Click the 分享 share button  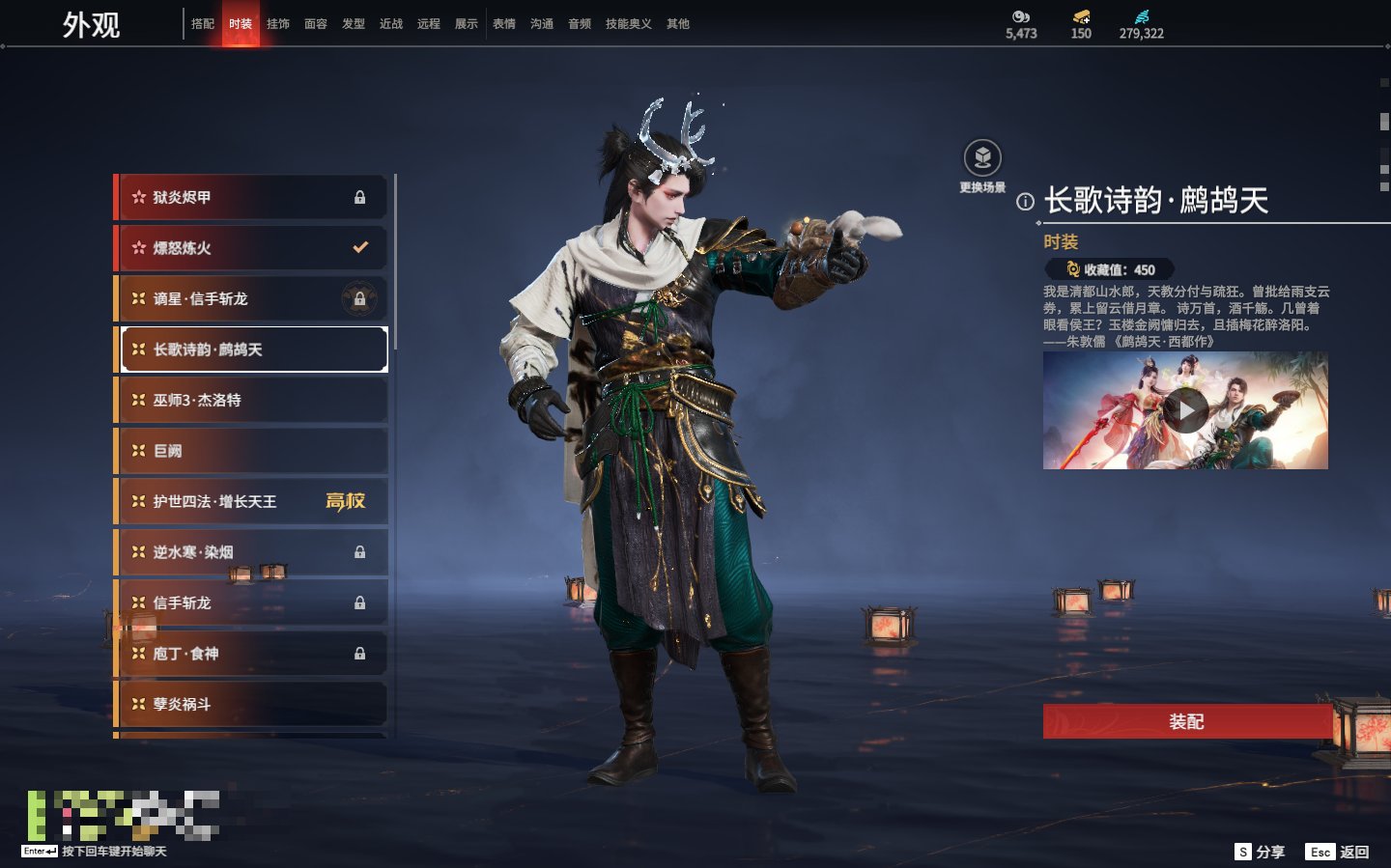1261,852
